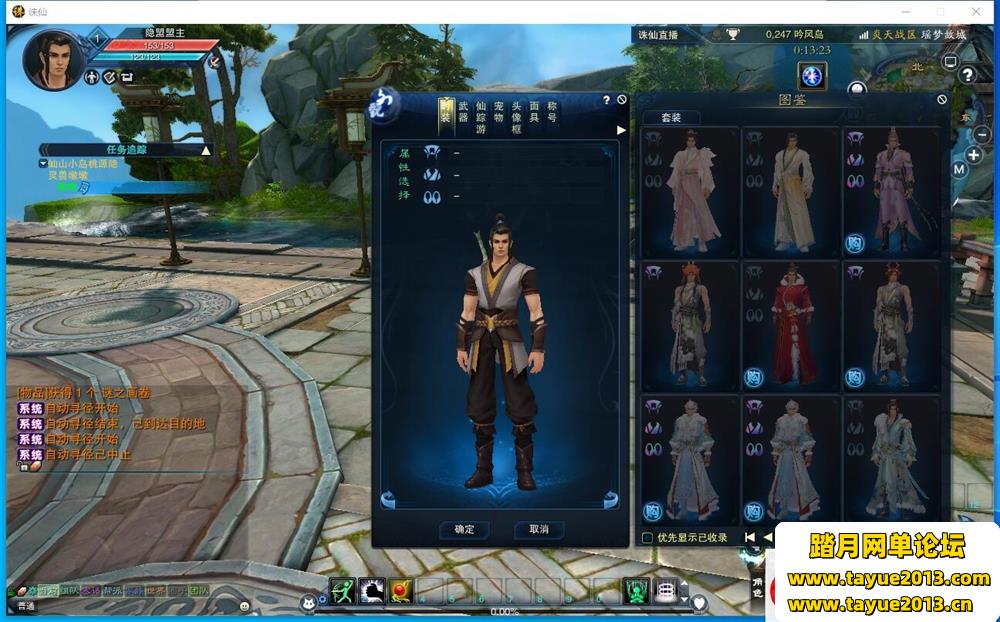This screenshot has height=622, width=1000.
Task: Close the game window
Action: pos(976,11)
